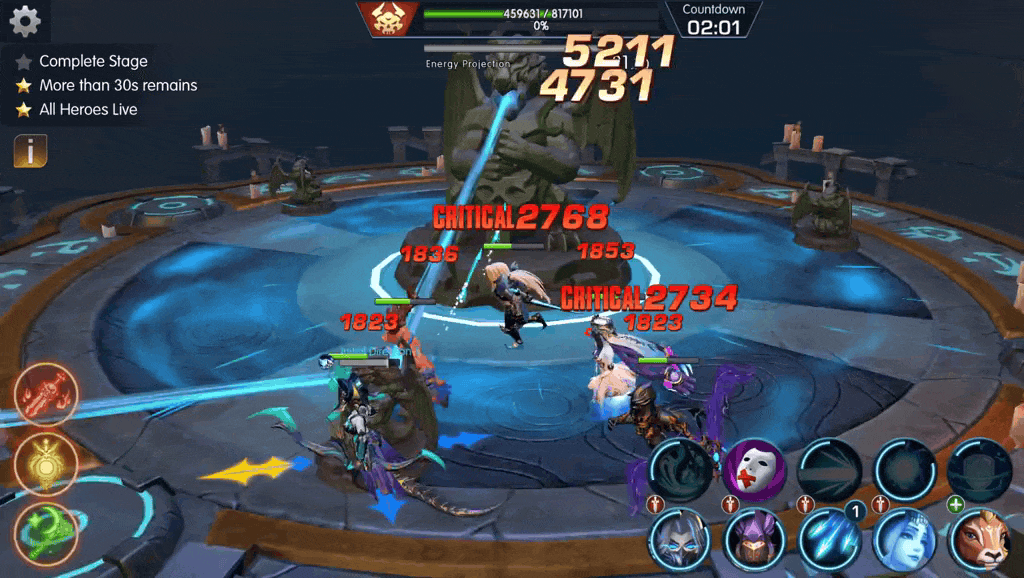This screenshot has height=578, width=1024.
Task: Select the purple-hooded hero portrait
Action: coord(754,540)
